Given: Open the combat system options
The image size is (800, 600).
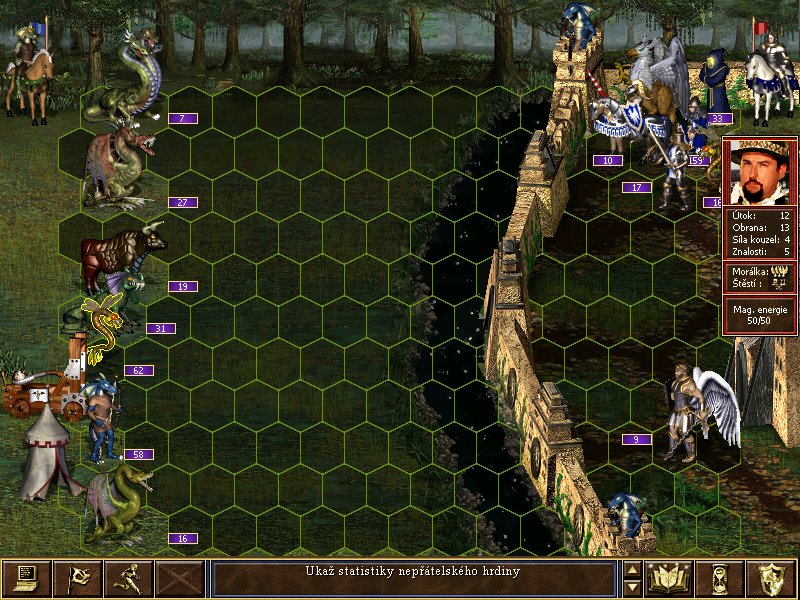Looking at the screenshot, I should (26, 578).
